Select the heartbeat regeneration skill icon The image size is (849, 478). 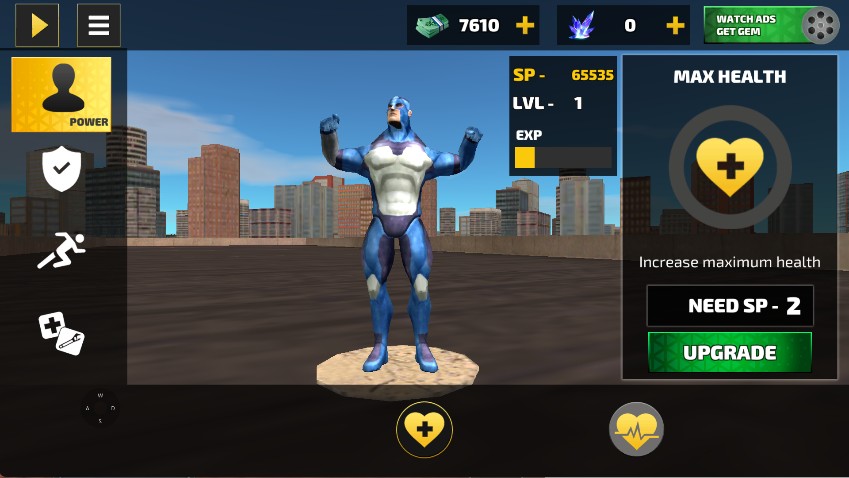[636, 430]
